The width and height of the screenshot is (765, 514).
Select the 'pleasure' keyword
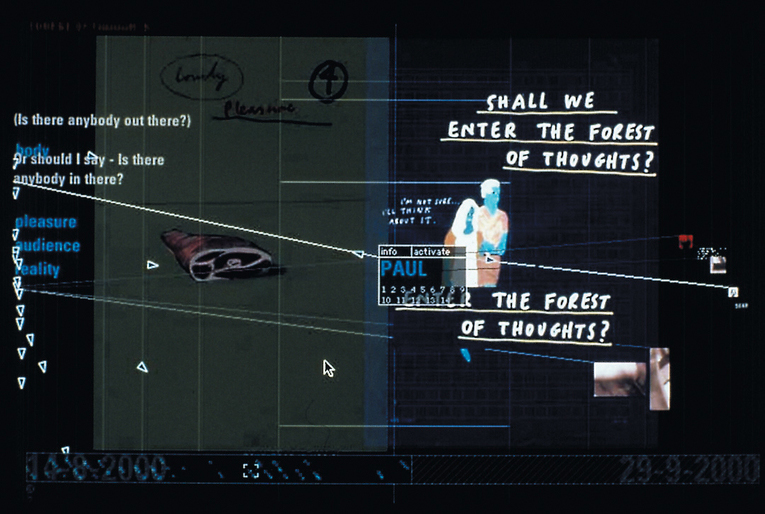pyautogui.click(x=46, y=221)
